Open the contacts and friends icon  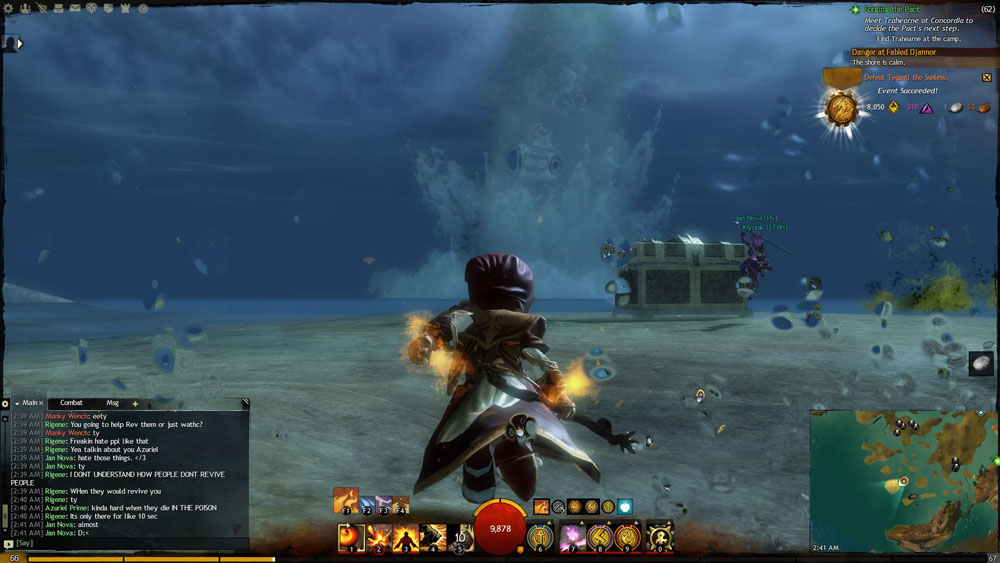click(25, 8)
